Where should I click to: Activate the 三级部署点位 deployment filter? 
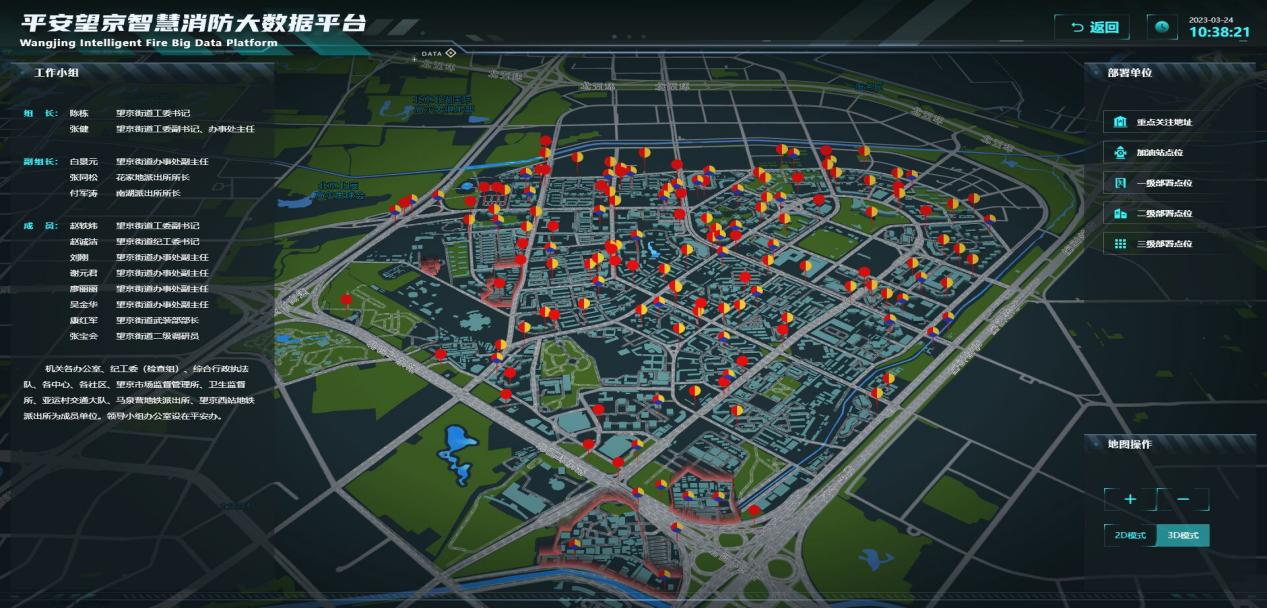[1162, 244]
